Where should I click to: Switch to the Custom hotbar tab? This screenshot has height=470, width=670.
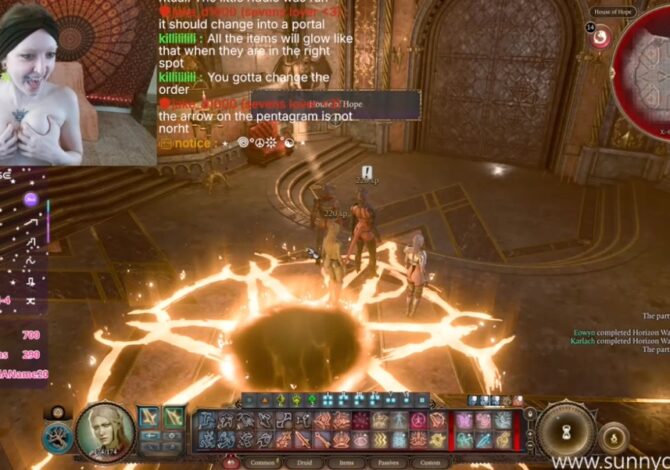430,462
